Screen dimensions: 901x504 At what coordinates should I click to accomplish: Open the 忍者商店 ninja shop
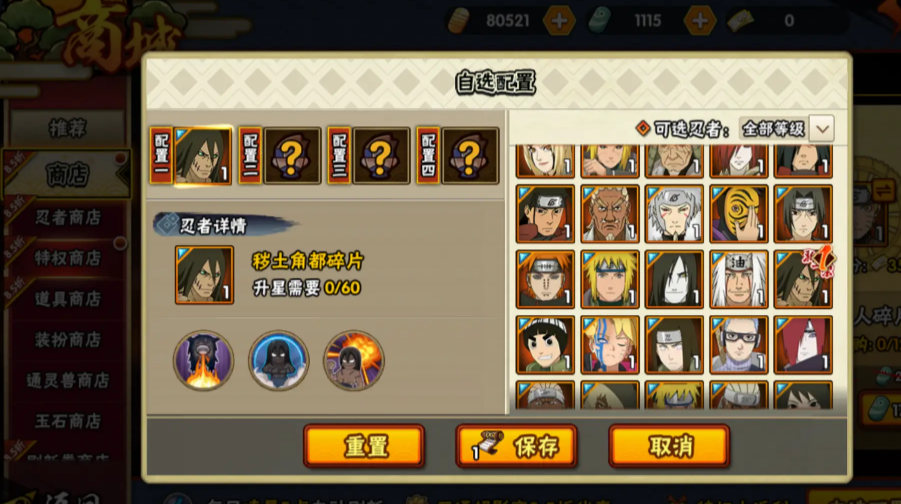point(68,217)
